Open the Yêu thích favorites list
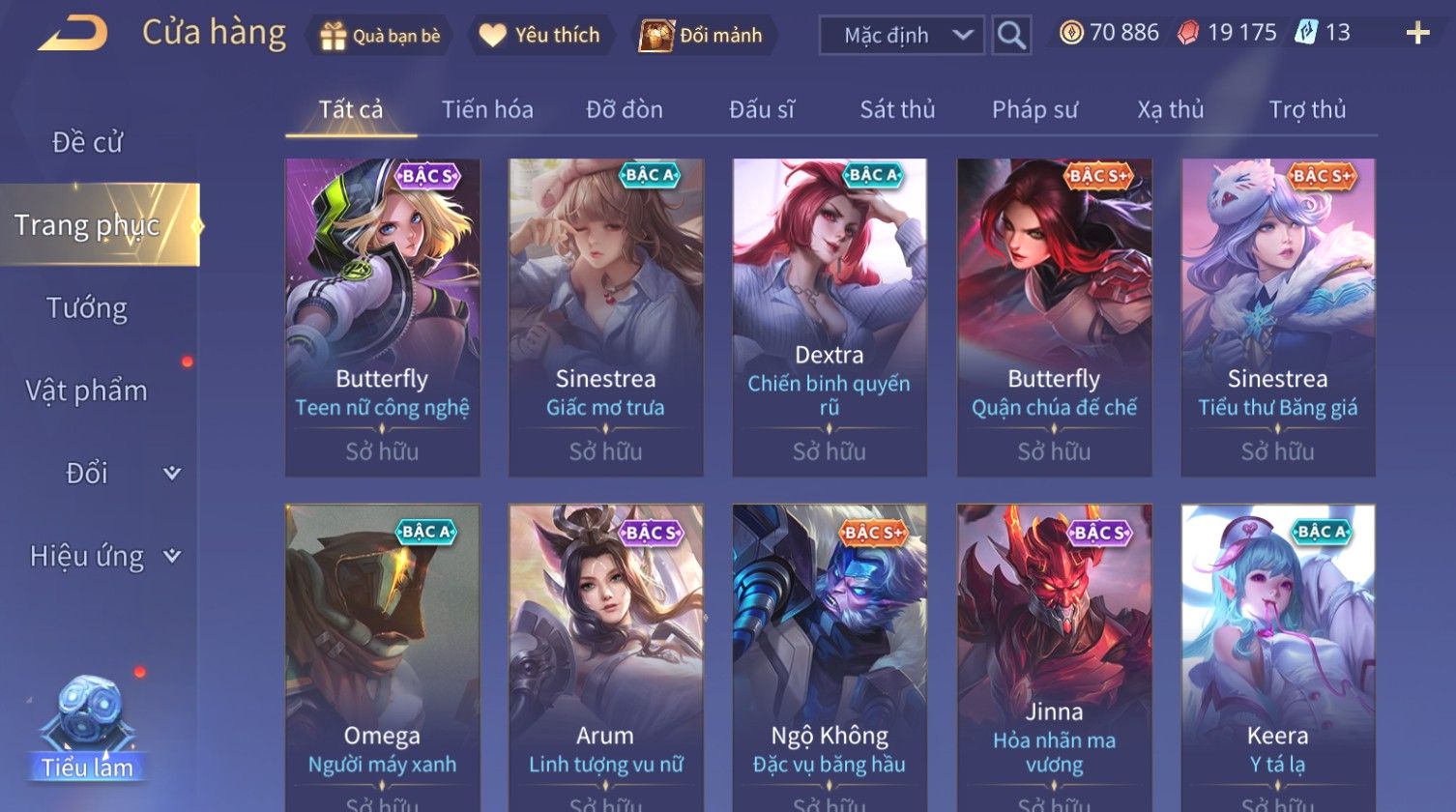 [540, 36]
